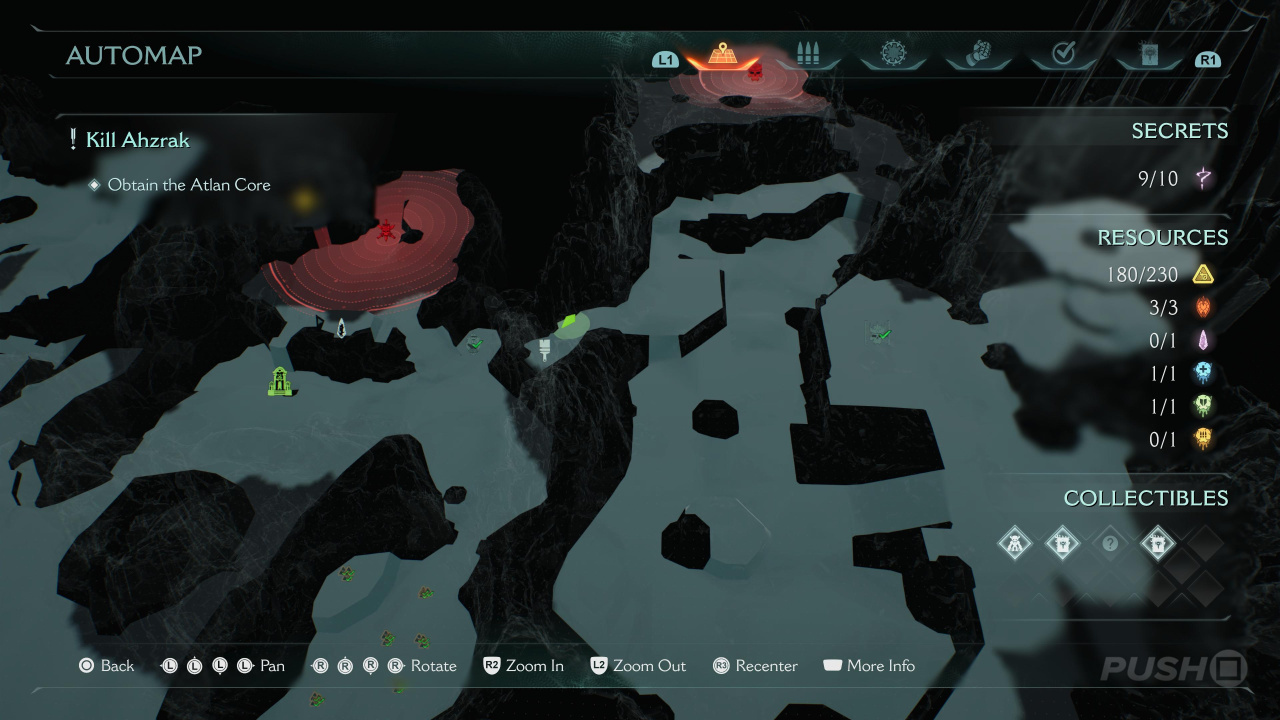
Task: Select the green shrine map marker
Action: 280,381
